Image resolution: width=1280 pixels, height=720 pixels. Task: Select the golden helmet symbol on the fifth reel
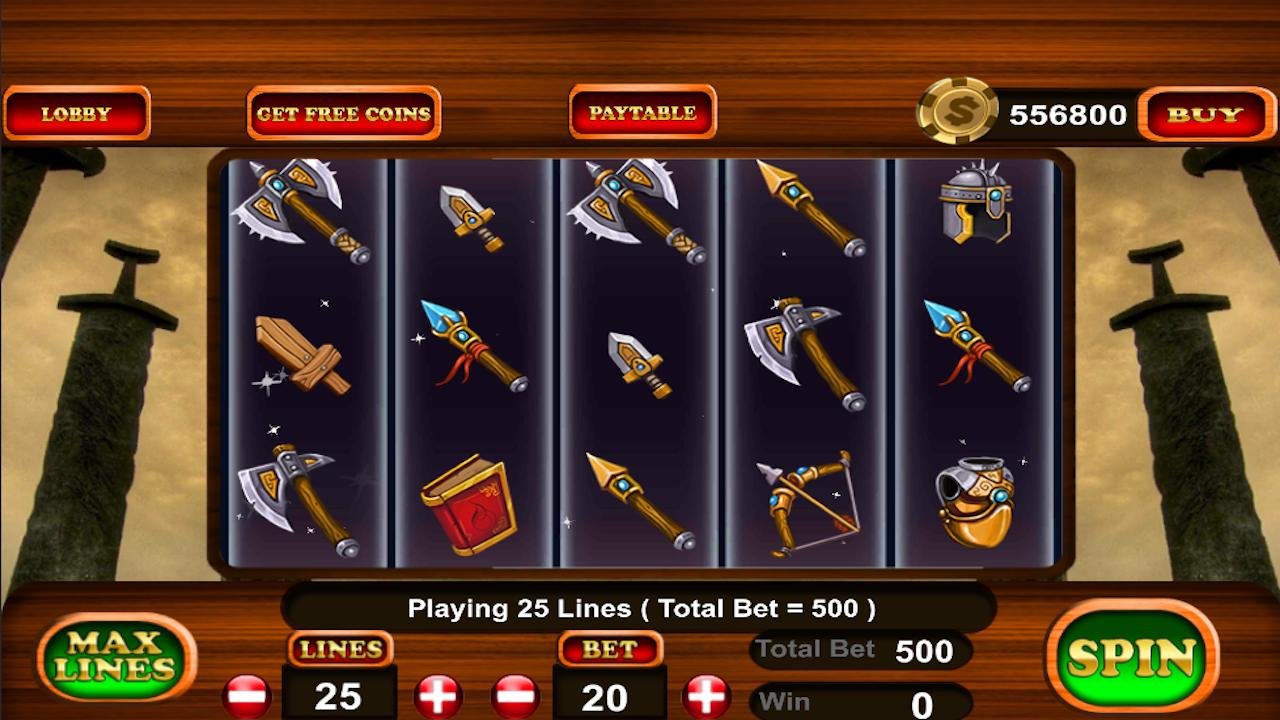click(x=975, y=500)
